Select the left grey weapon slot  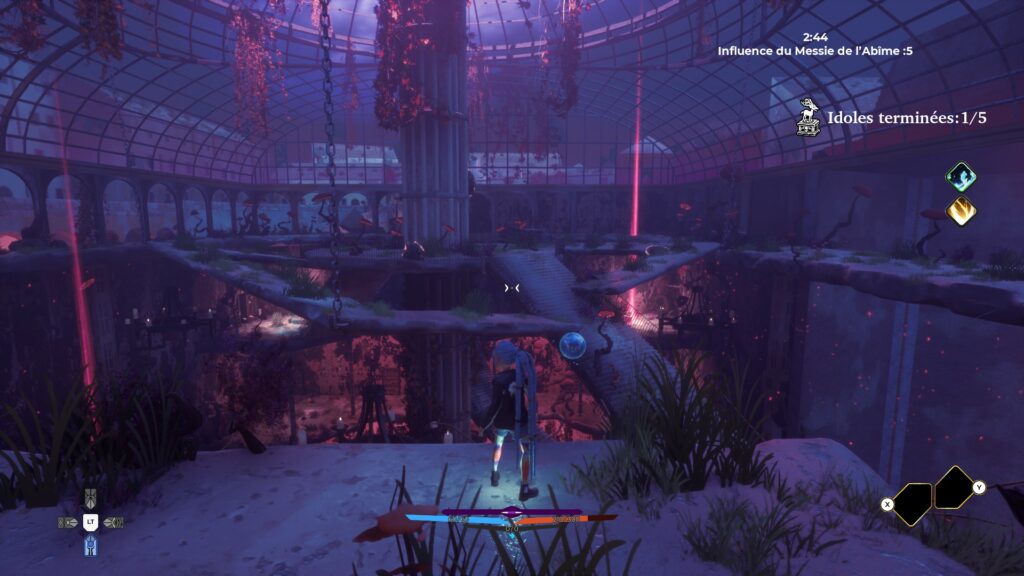(x=68, y=522)
